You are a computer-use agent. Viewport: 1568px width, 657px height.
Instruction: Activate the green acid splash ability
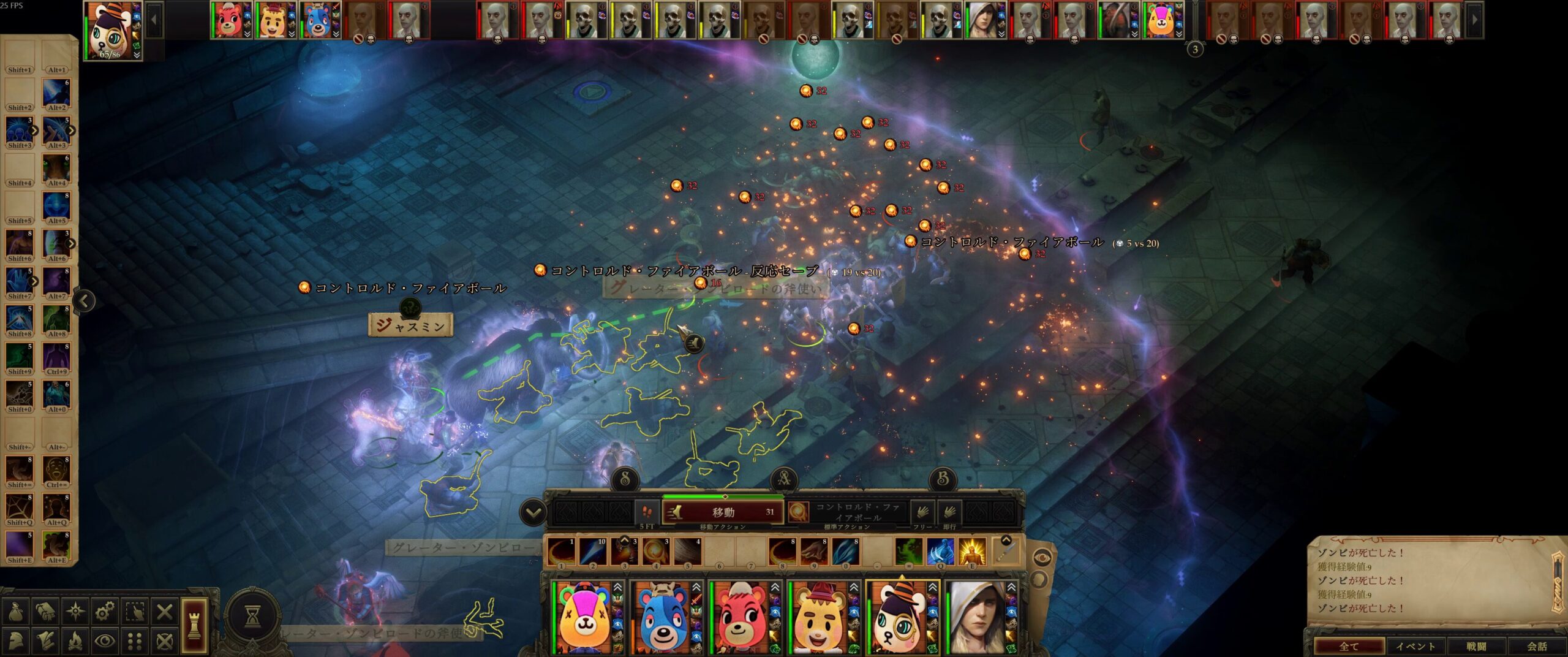click(908, 551)
